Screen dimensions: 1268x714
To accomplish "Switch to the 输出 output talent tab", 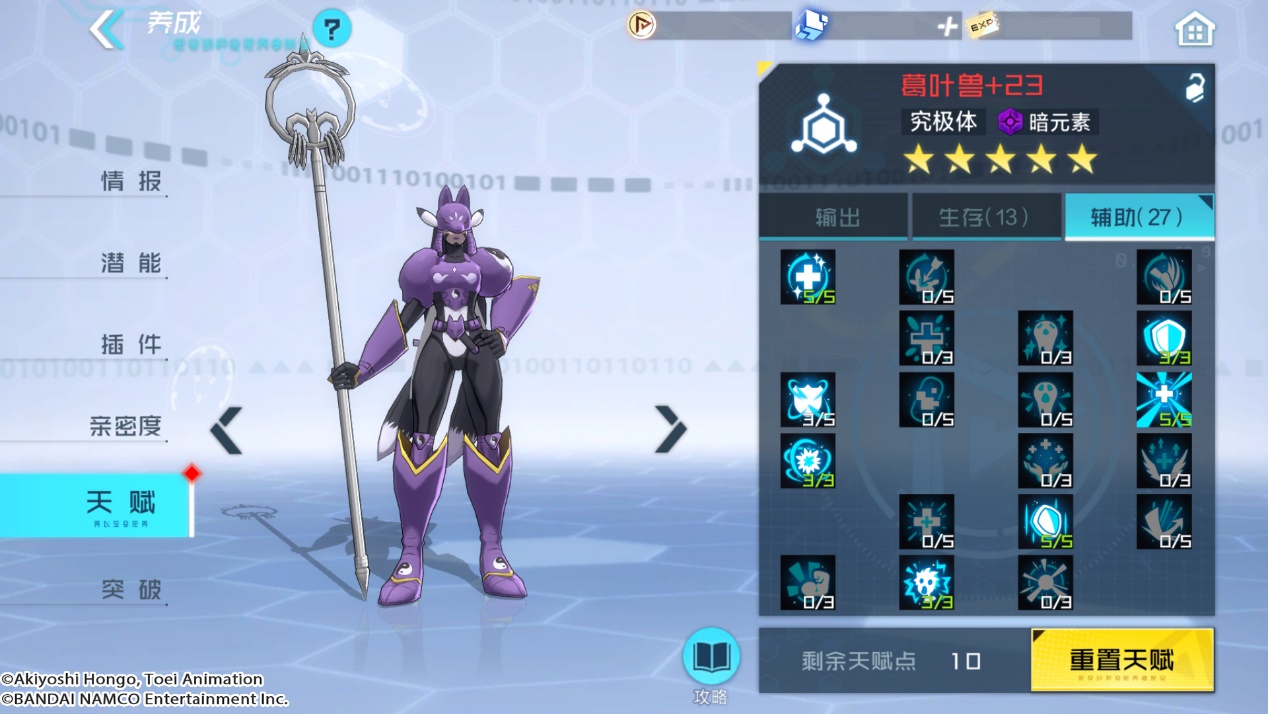I will [836, 217].
